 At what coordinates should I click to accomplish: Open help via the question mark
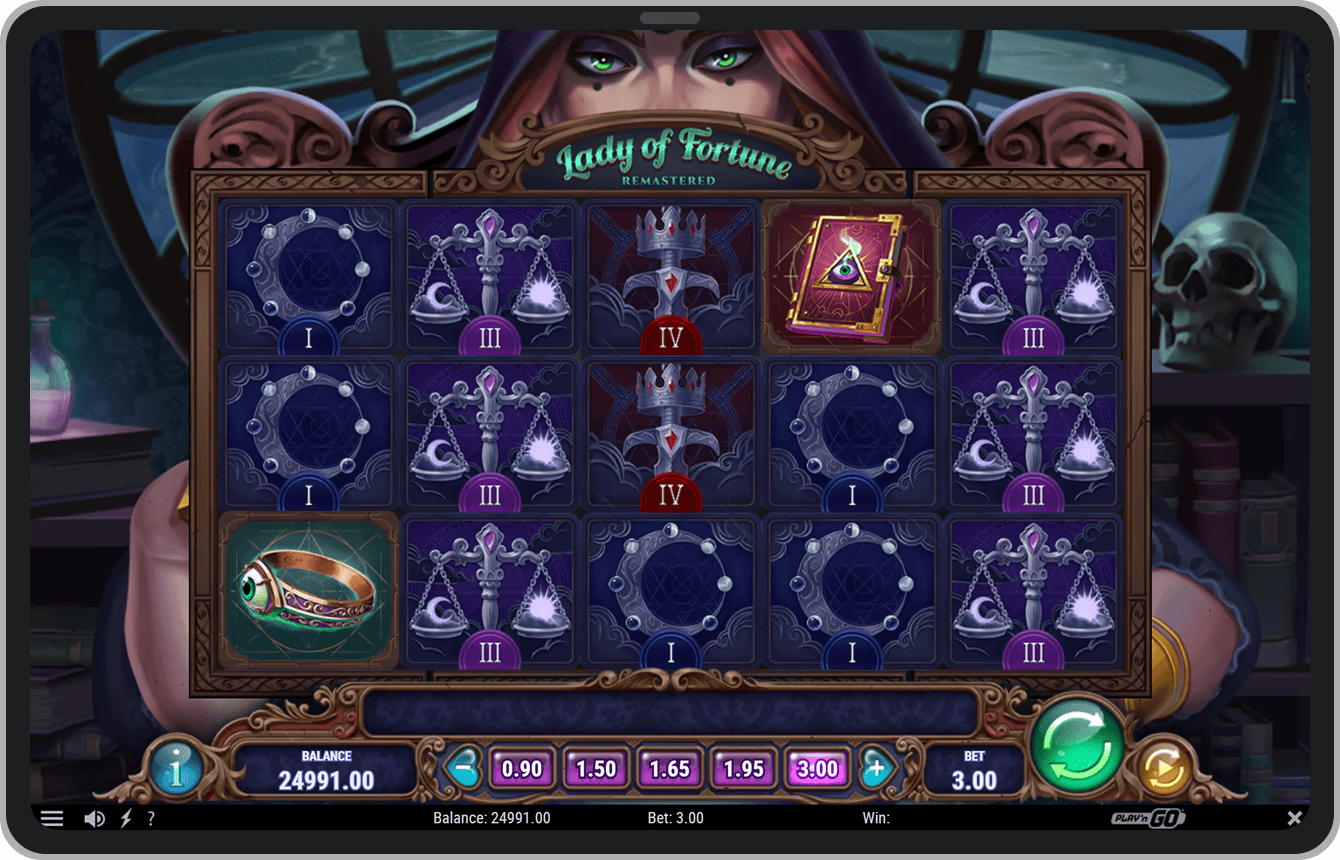(x=151, y=819)
